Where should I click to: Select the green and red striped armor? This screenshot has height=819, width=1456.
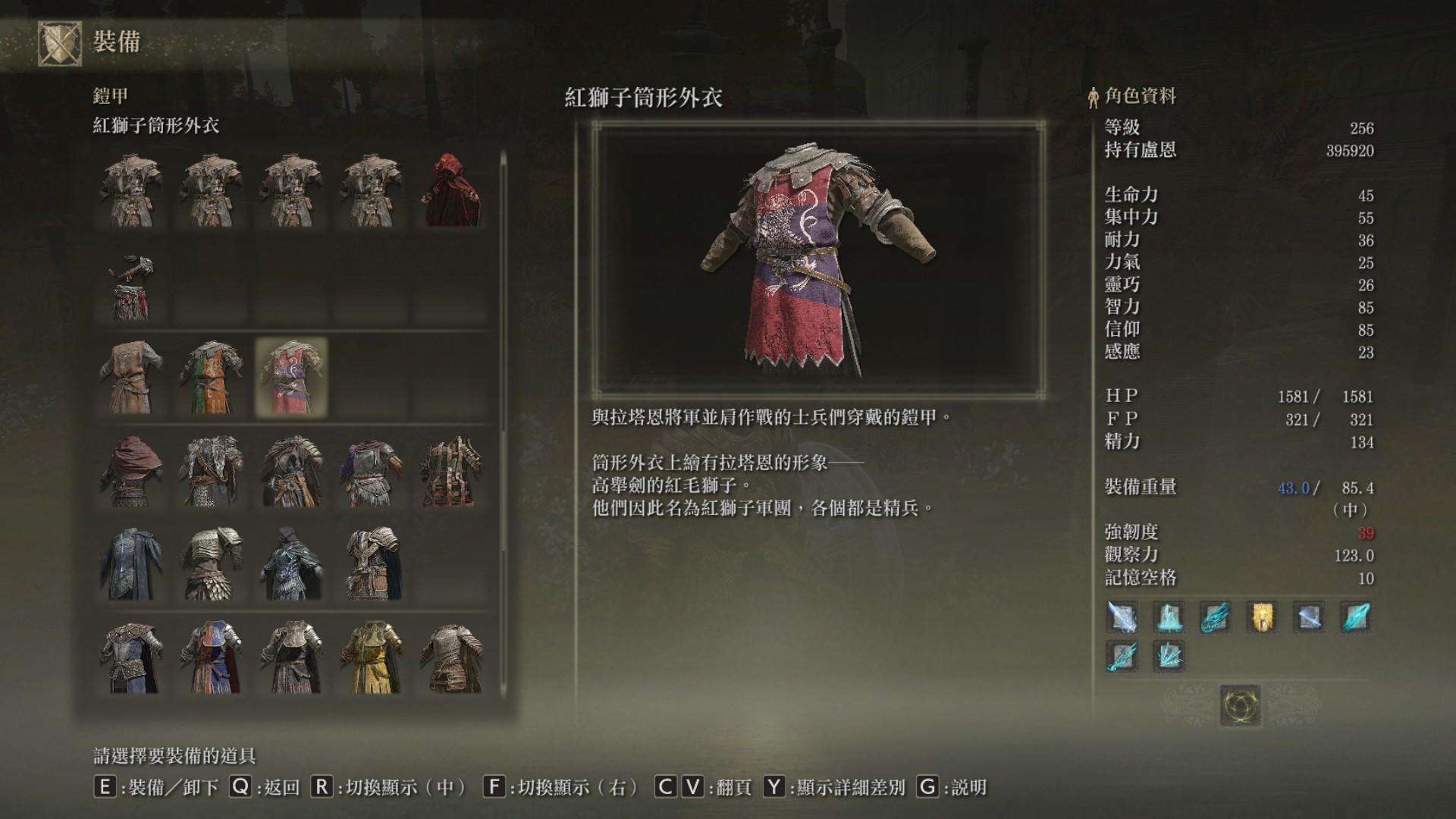450,471
